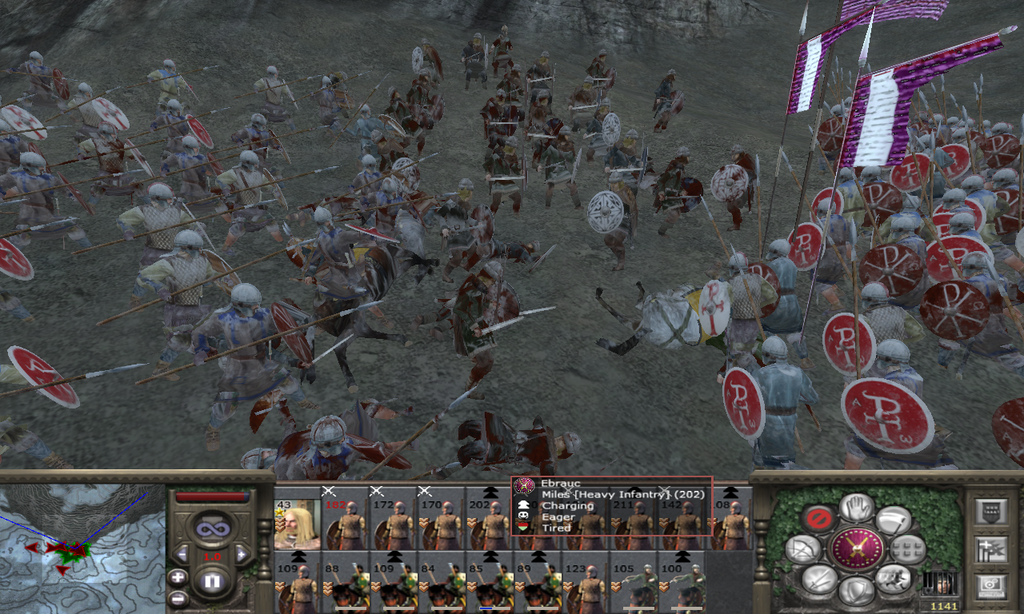The height and width of the screenshot is (614, 1024).
Task: Pause the battle
Action: (x=211, y=579)
